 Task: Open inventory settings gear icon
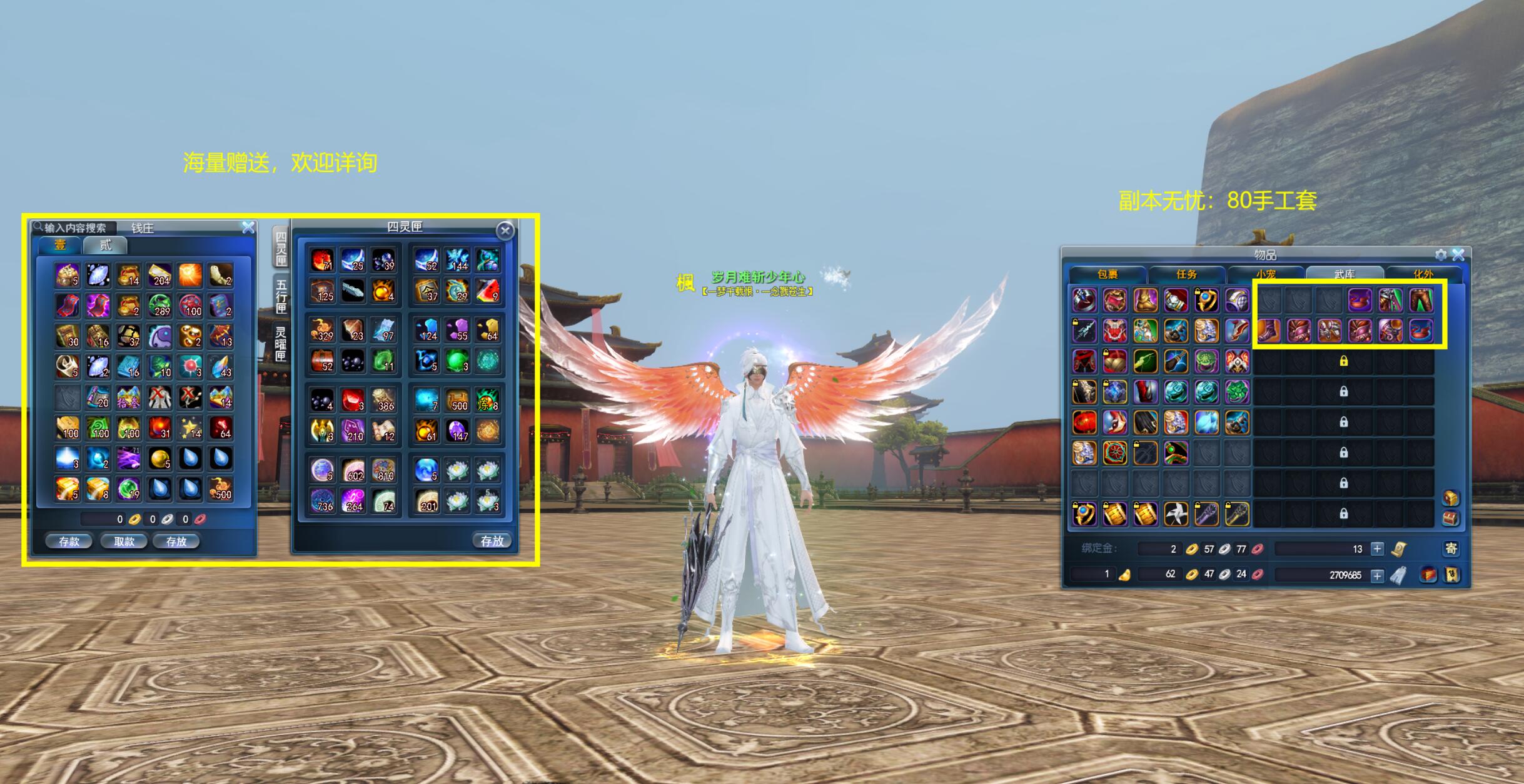pyautogui.click(x=1441, y=254)
